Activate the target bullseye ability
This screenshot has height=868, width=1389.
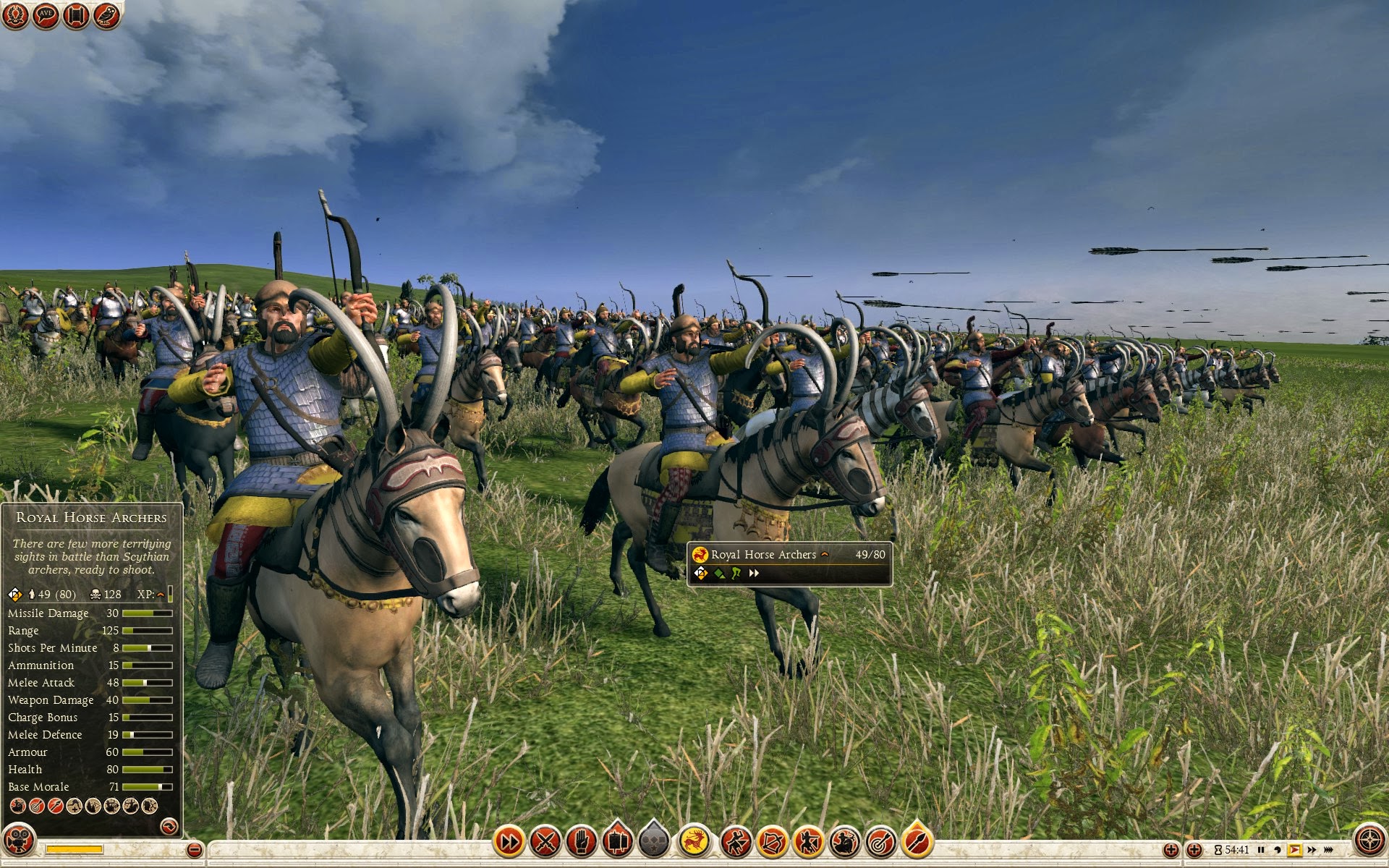tap(880, 842)
